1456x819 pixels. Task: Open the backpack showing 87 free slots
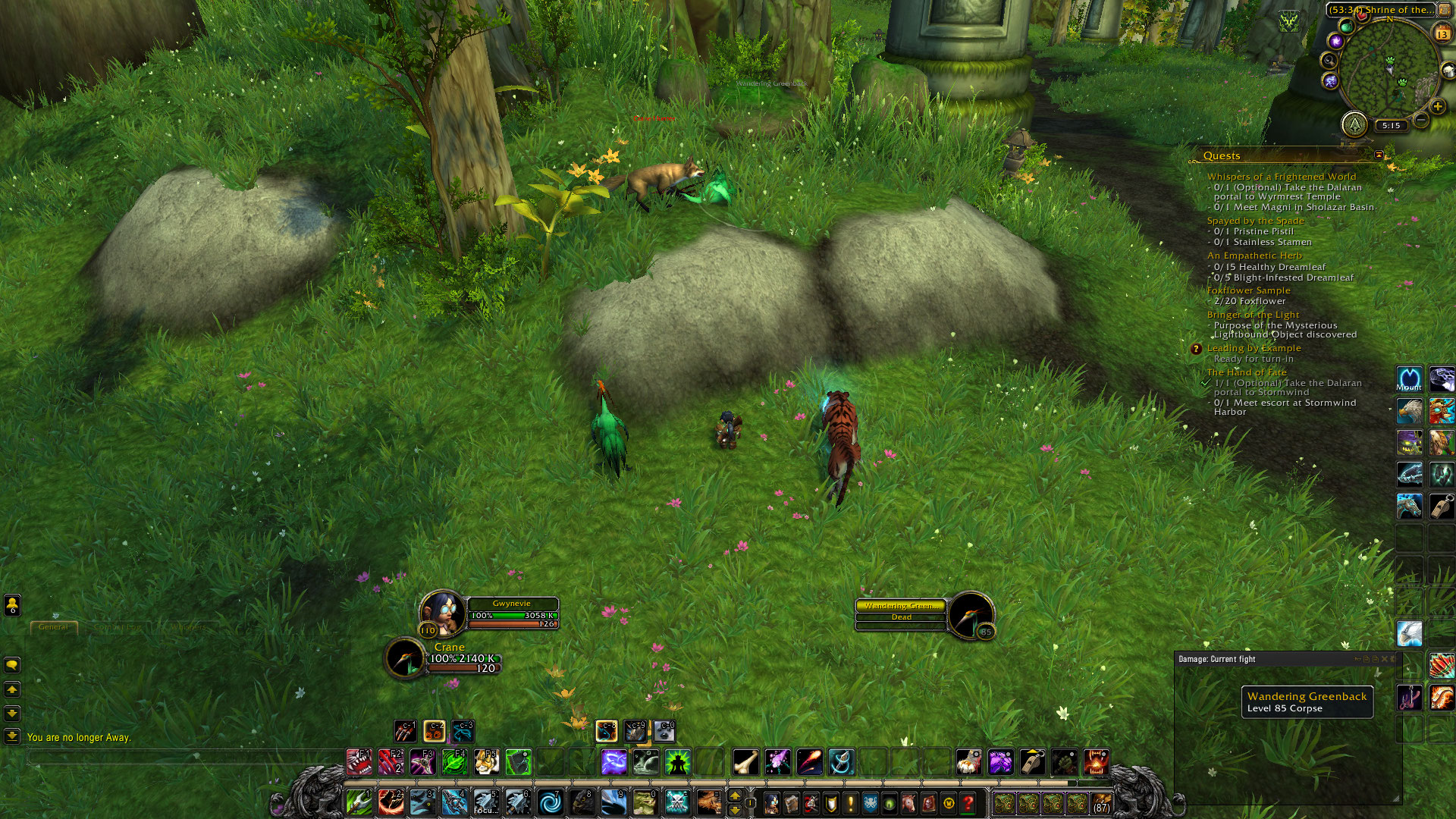pyautogui.click(x=1101, y=803)
